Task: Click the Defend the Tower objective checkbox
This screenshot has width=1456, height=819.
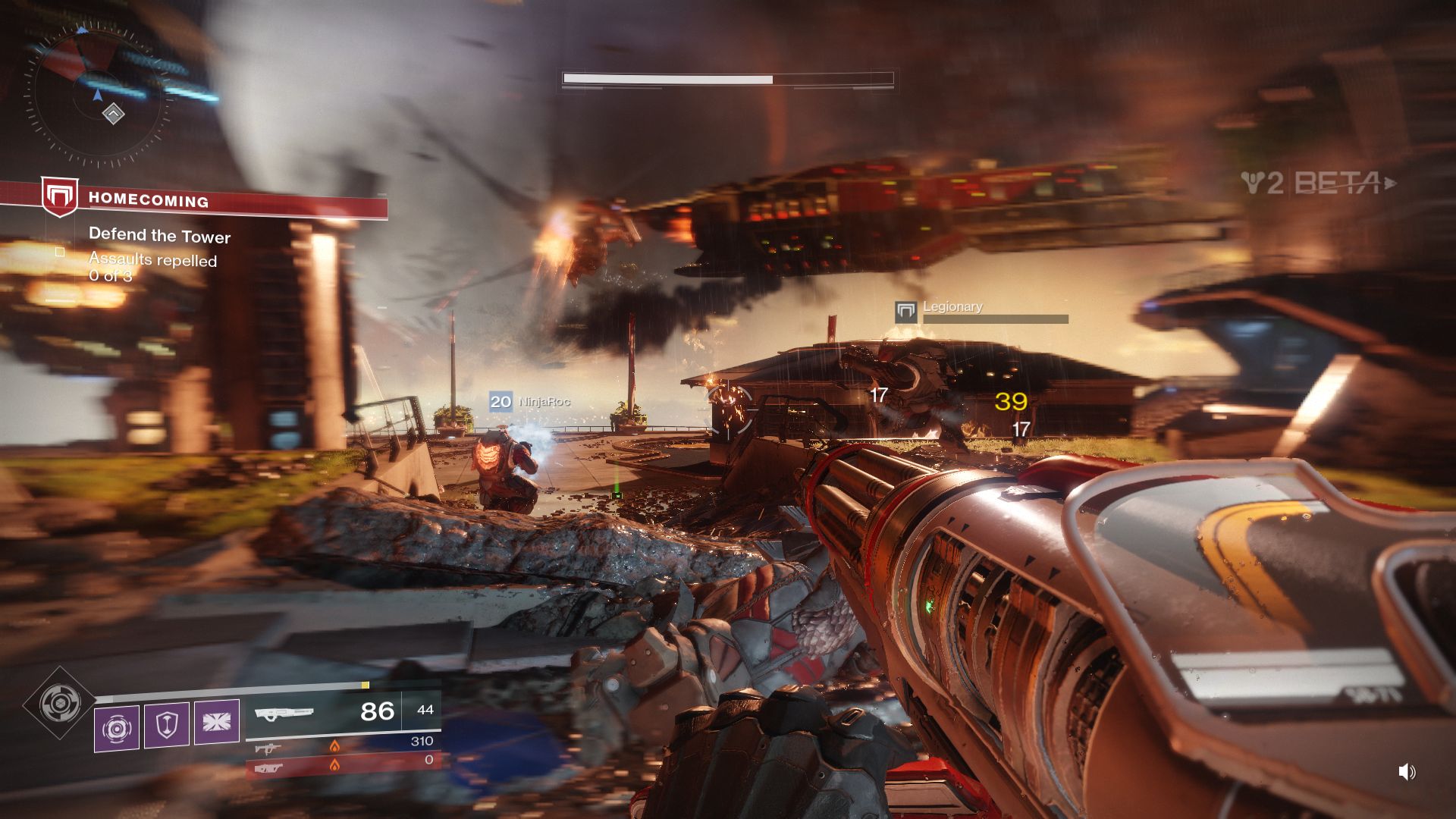Action: point(60,252)
